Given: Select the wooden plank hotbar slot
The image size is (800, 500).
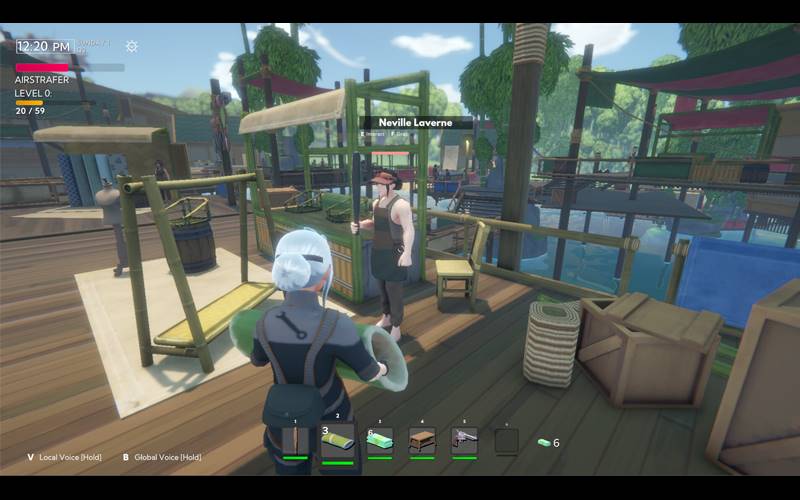Looking at the screenshot, I should click(x=295, y=440).
